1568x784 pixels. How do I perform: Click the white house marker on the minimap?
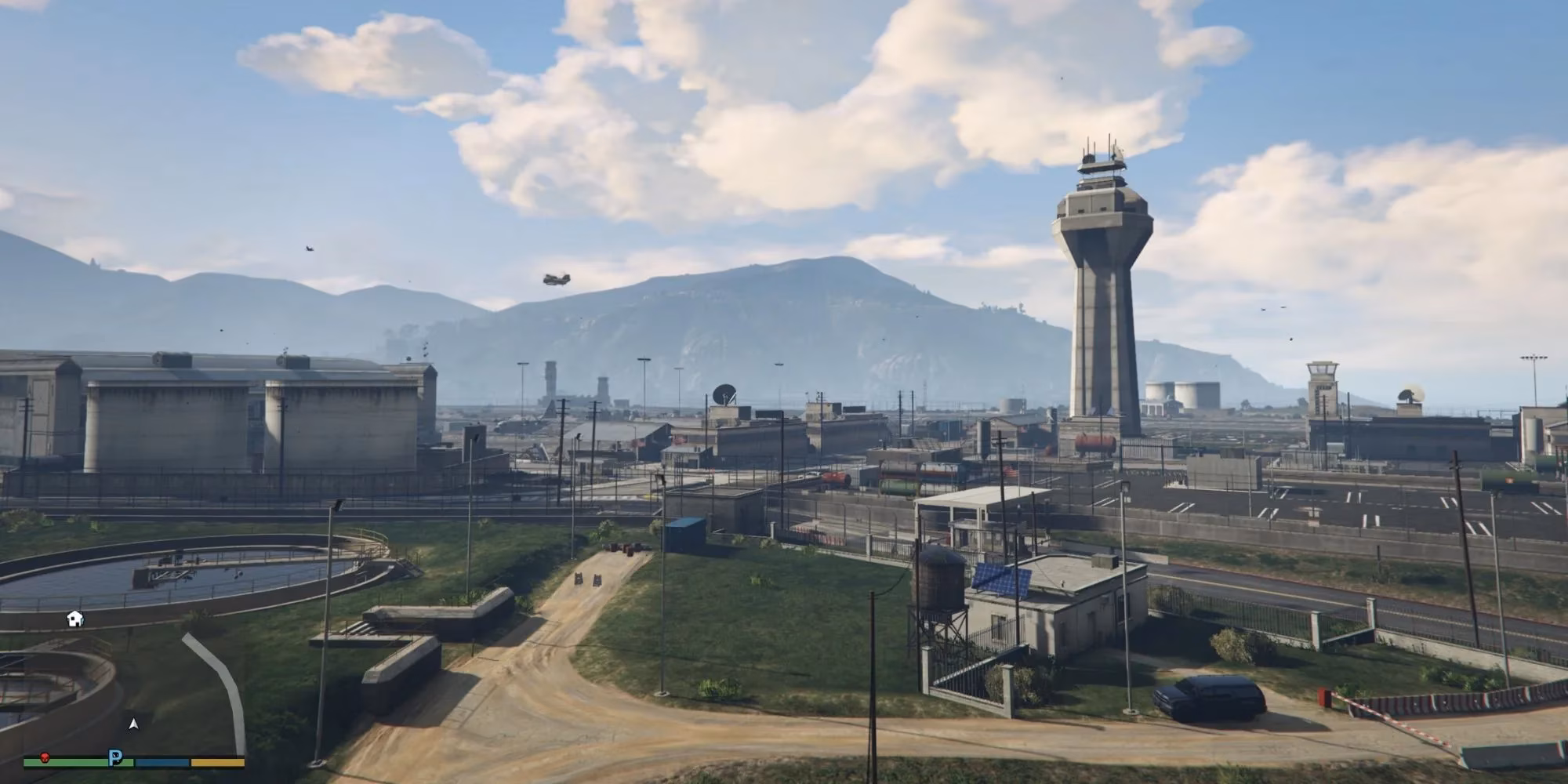(74, 619)
